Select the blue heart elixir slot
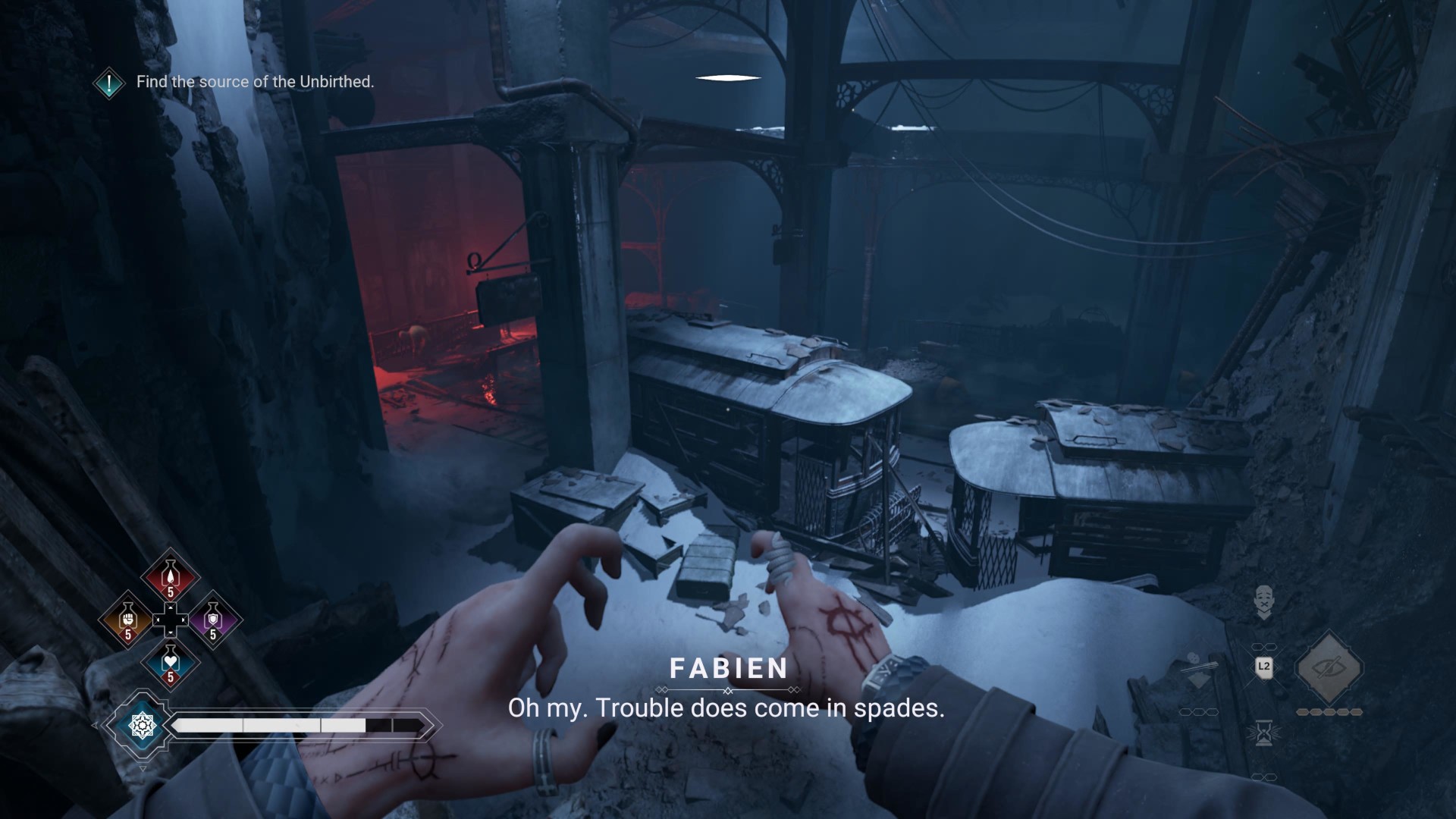Screen dimensions: 1456x819 coord(170,663)
